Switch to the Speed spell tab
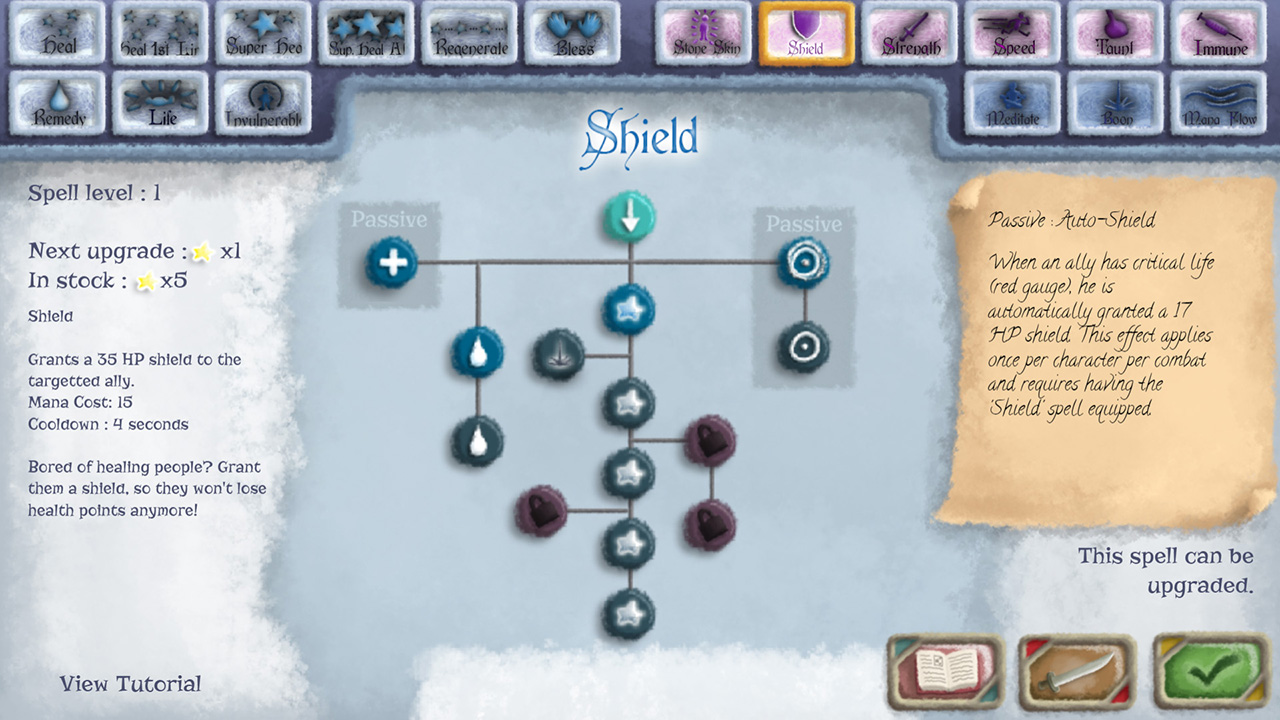The height and width of the screenshot is (720, 1280). click(x=1012, y=32)
